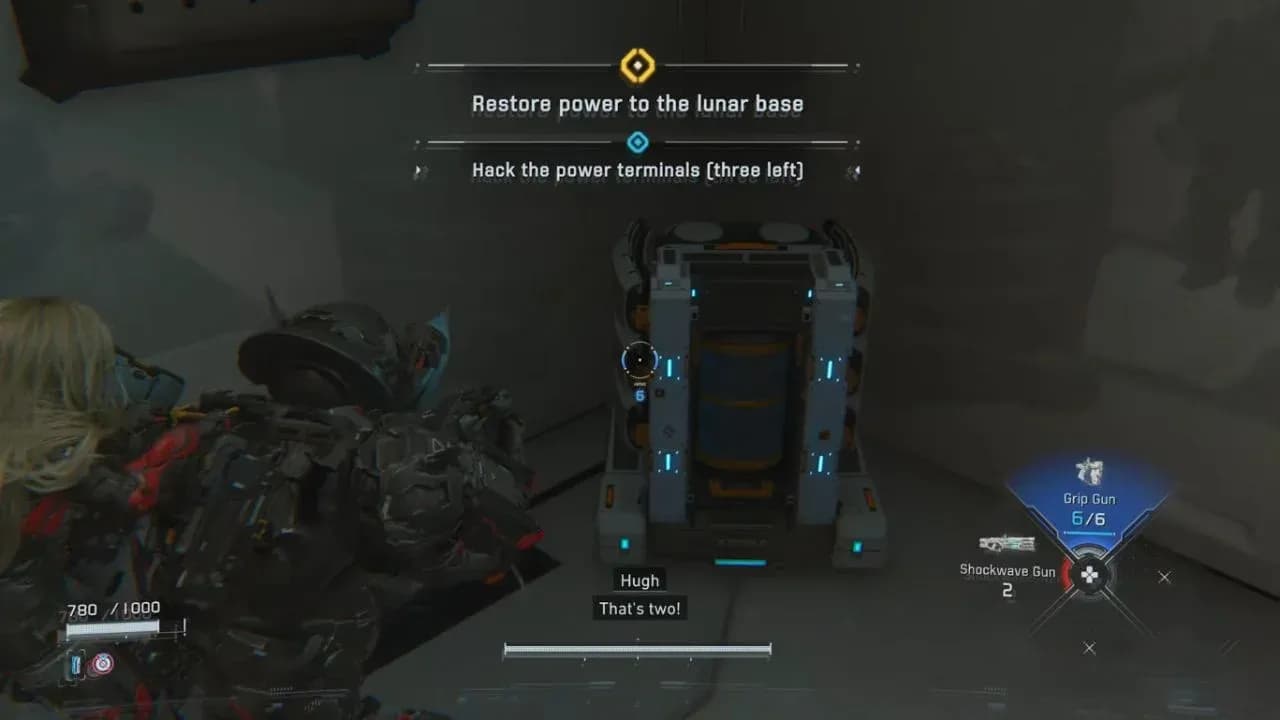This screenshot has width=1280, height=720.
Task: Select the 'Hack the power terminals' objective entry
Action: click(x=639, y=170)
